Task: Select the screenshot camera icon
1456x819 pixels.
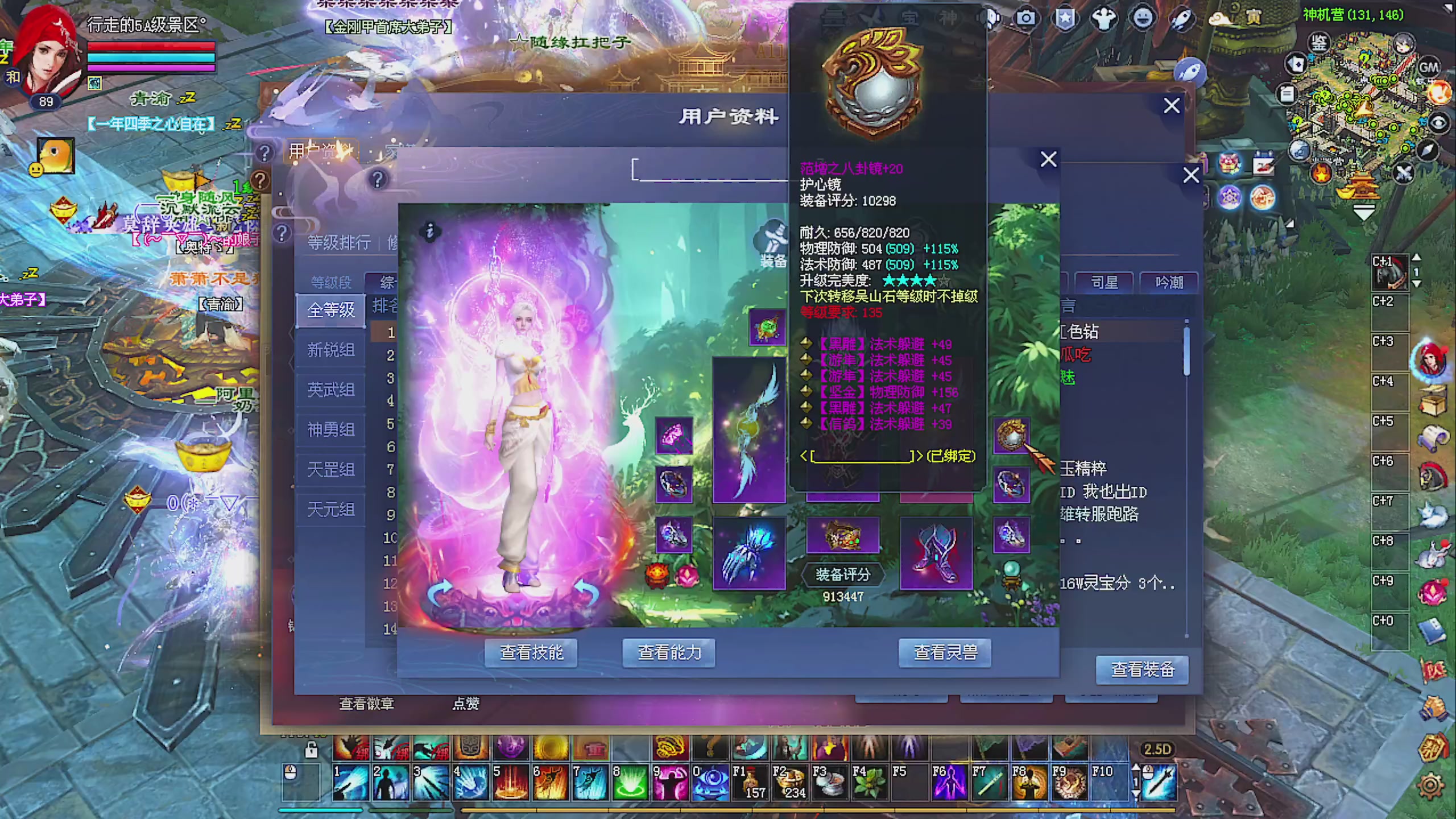Action: click(1027, 18)
